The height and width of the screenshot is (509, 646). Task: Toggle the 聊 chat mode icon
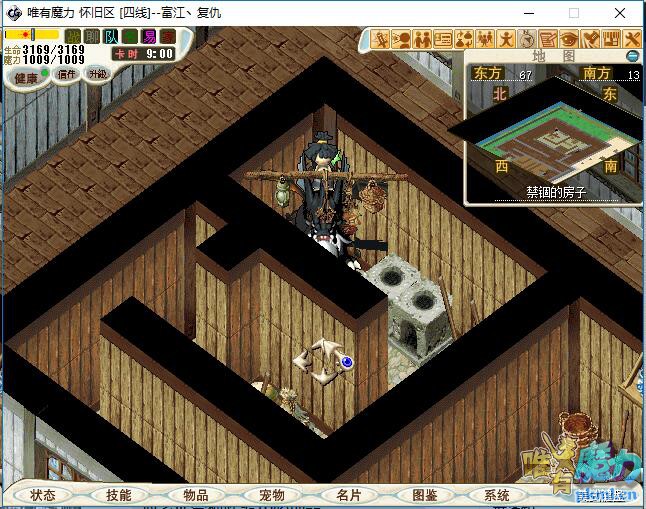point(92,37)
